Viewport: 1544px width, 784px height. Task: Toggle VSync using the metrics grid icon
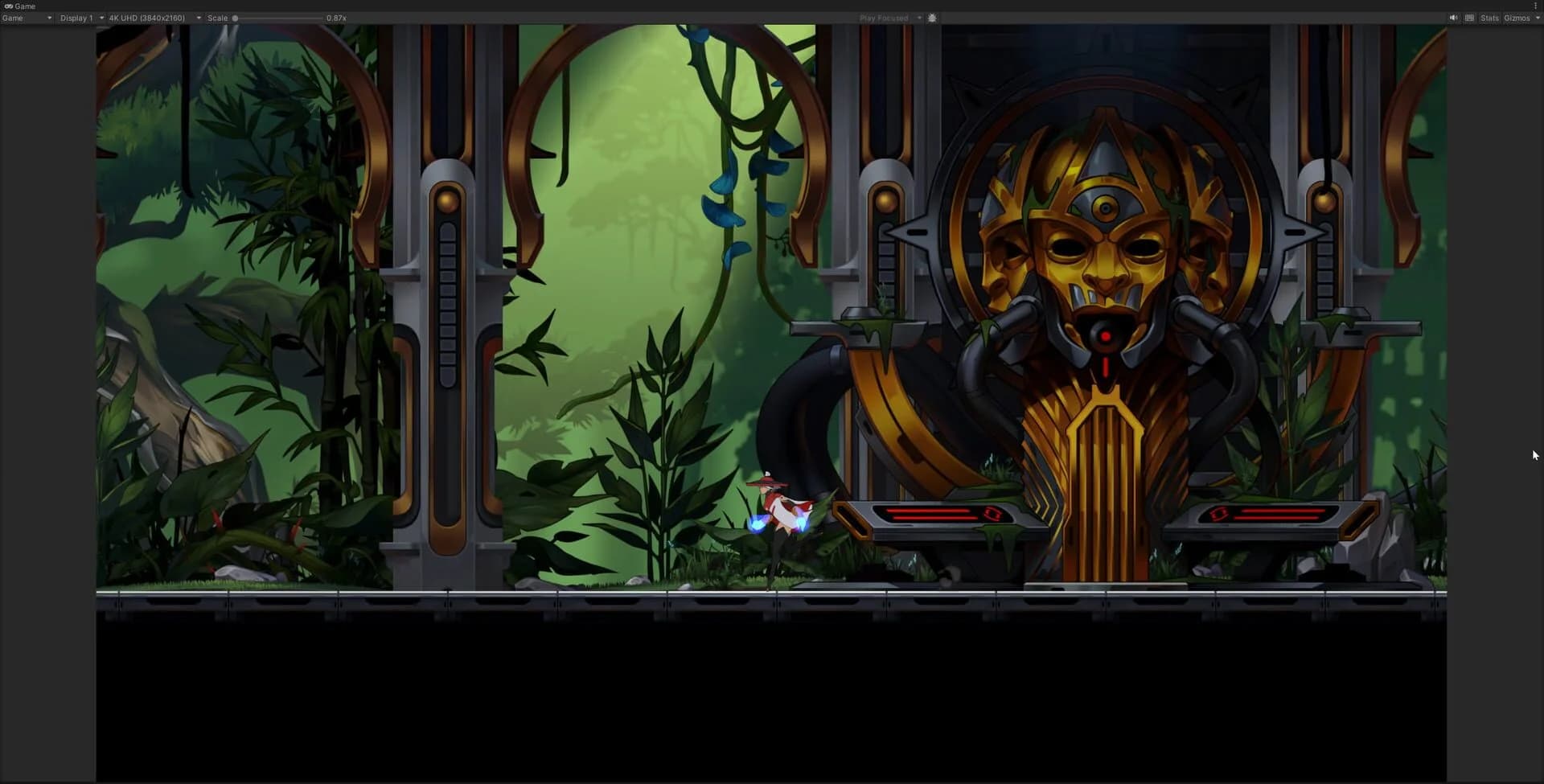tap(1468, 17)
